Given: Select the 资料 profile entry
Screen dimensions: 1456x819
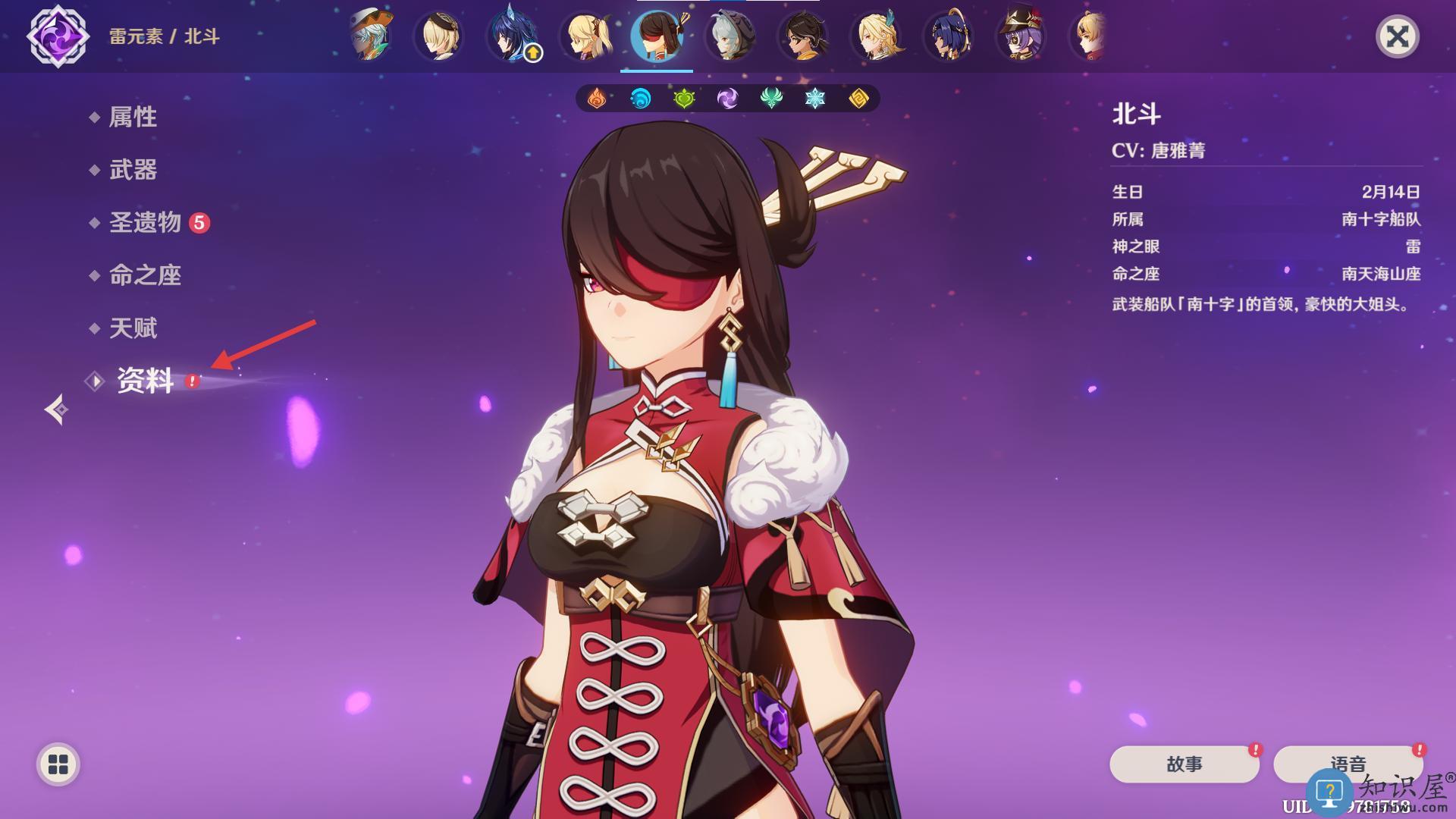Looking at the screenshot, I should (x=145, y=381).
